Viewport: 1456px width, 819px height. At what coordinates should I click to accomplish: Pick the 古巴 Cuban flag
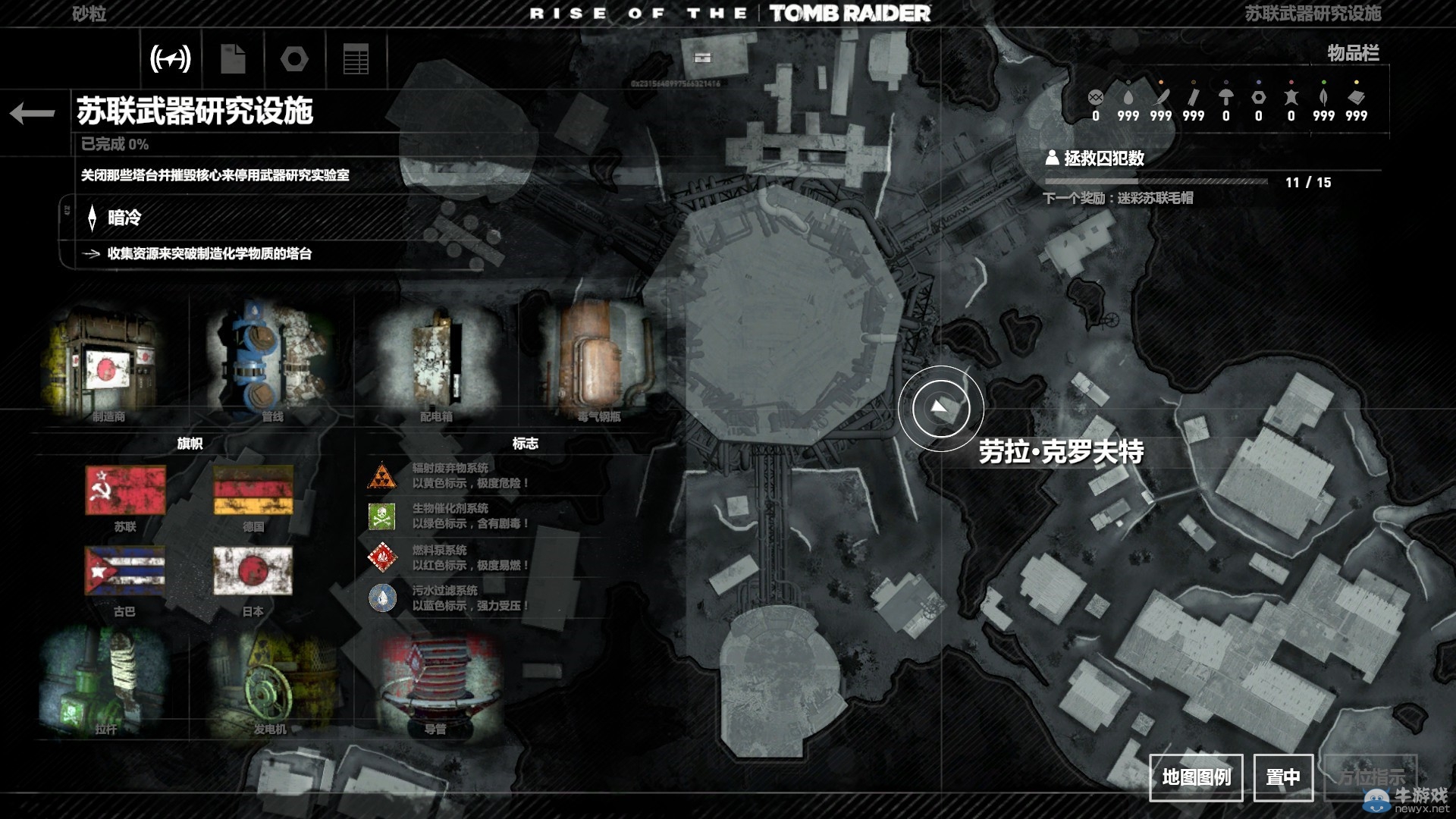tap(125, 572)
